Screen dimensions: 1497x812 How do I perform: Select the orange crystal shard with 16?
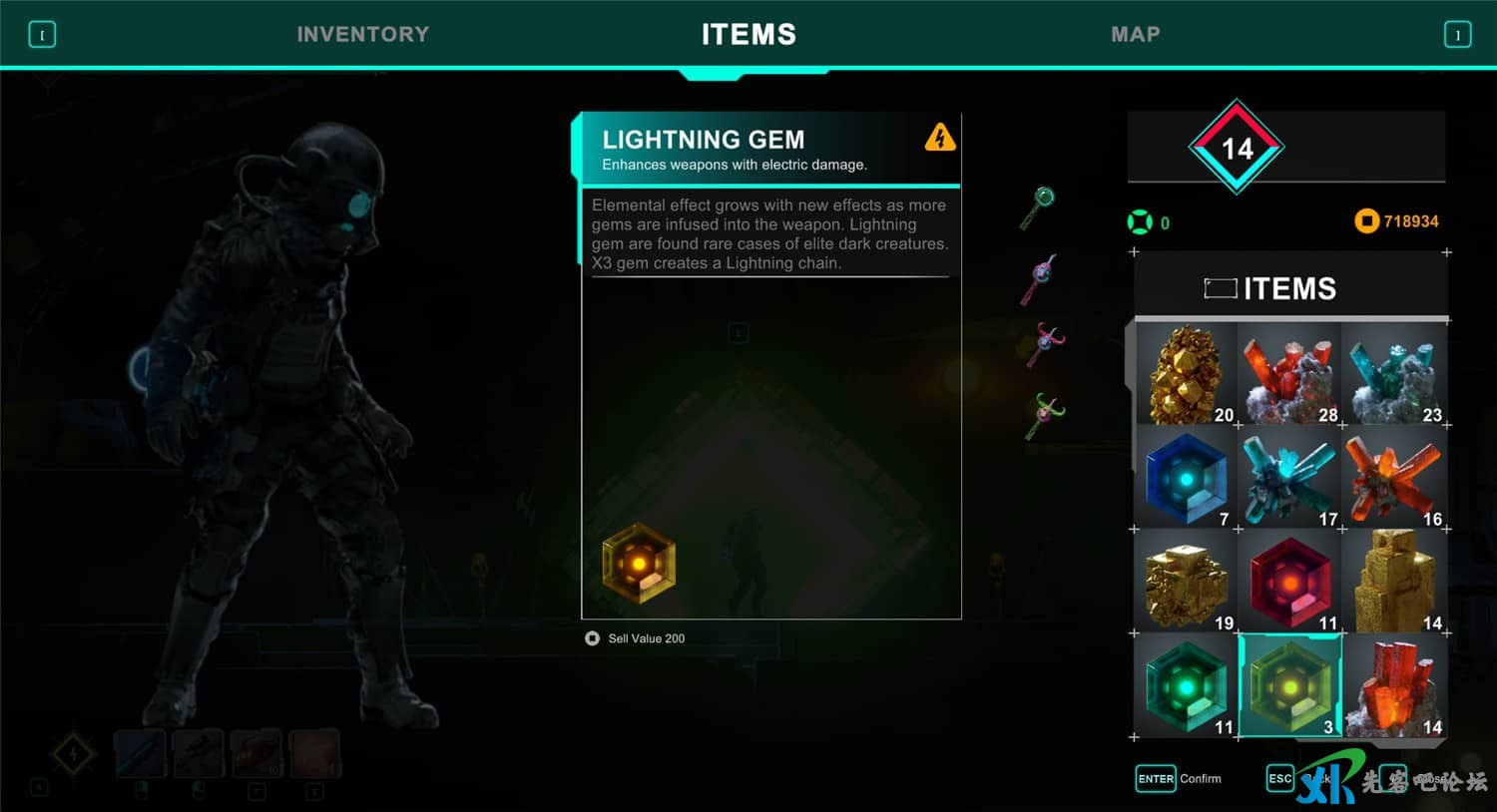tap(1394, 479)
